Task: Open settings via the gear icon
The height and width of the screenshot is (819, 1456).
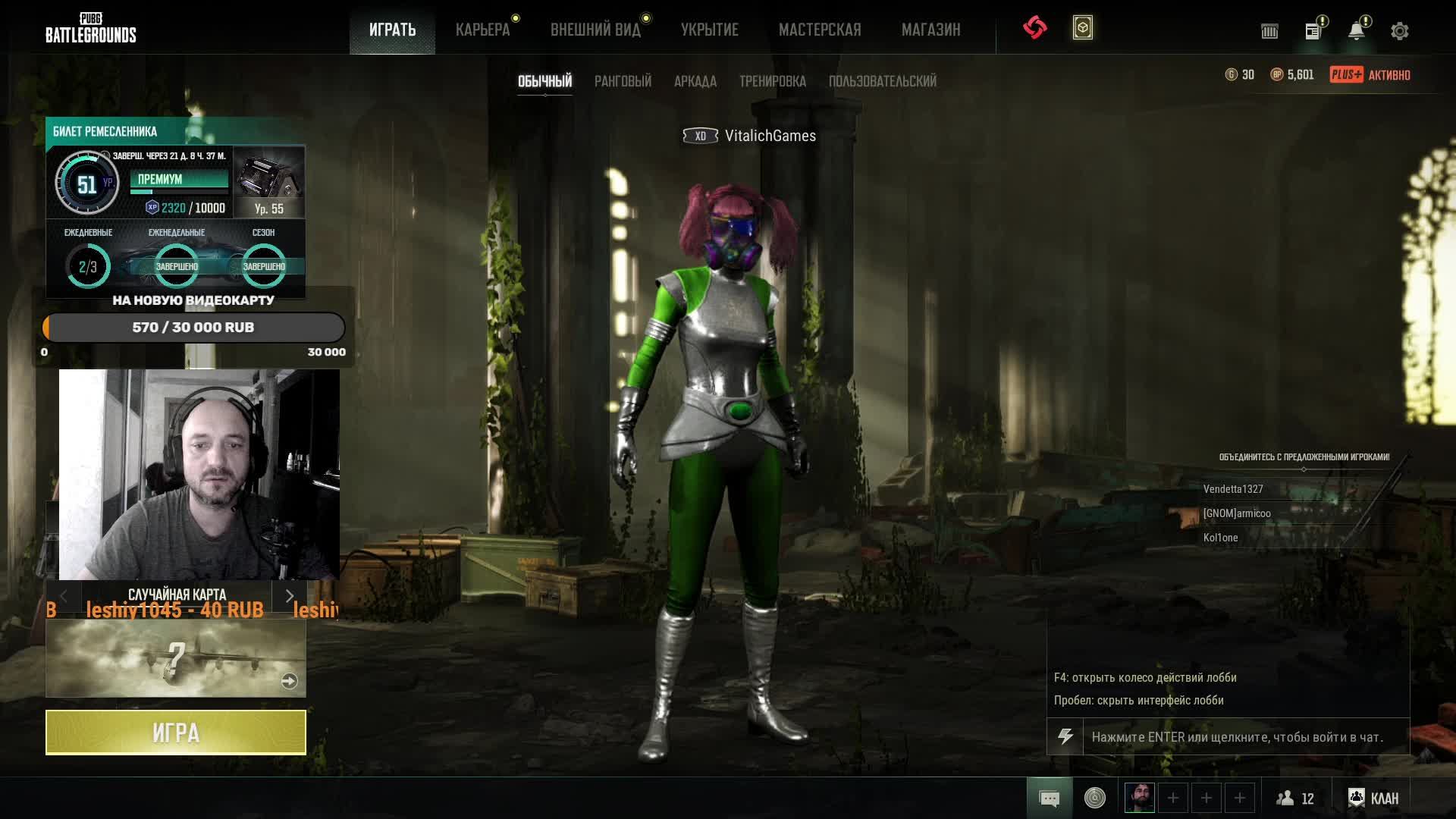Action: pos(1399,31)
